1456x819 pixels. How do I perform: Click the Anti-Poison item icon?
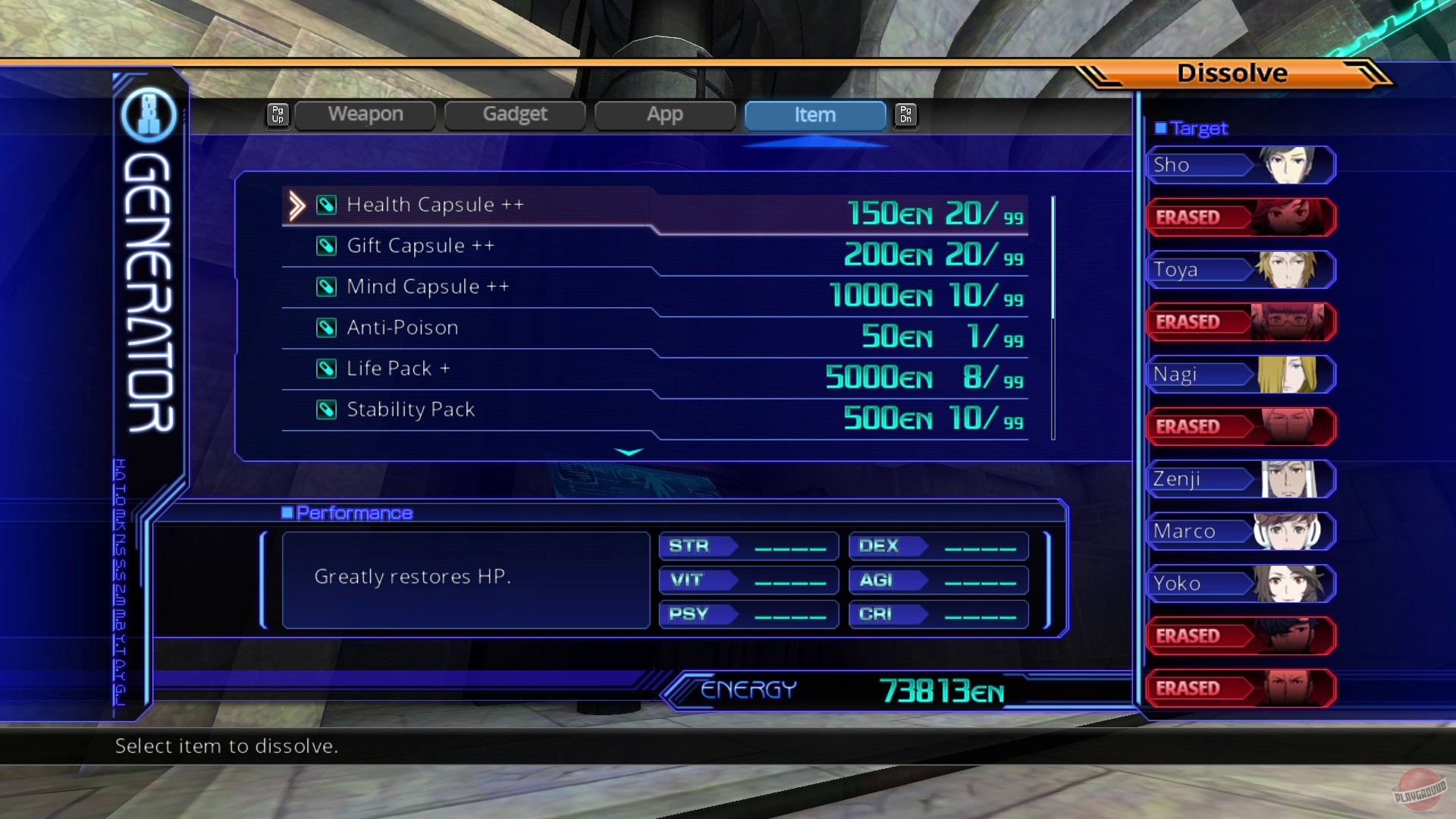(x=326, y=328)
